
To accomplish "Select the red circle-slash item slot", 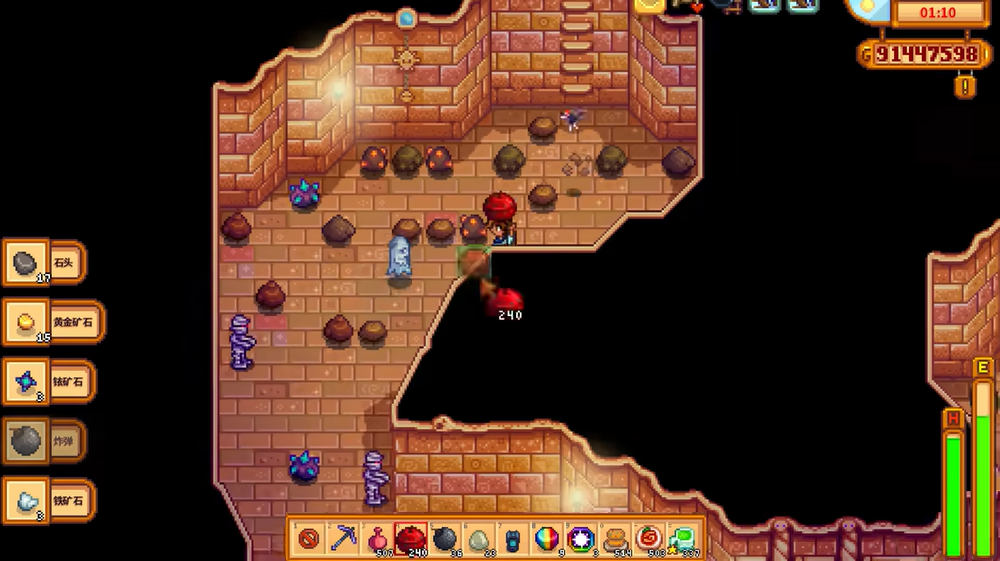I will click(x=309, y=539).
